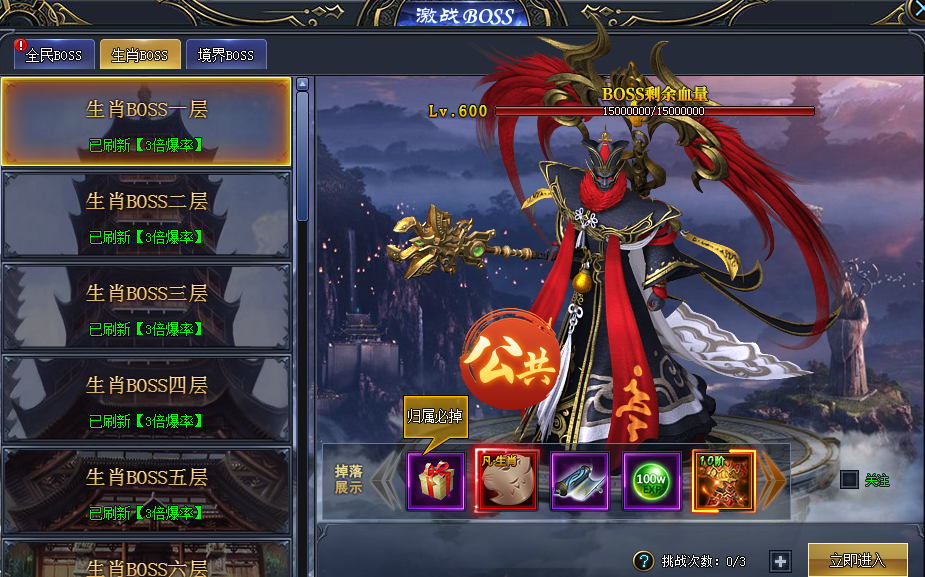Pick the 生肖BOSS三层 row
The width and height of the screenshot is (925, 577).
click(x=147, y=306)
